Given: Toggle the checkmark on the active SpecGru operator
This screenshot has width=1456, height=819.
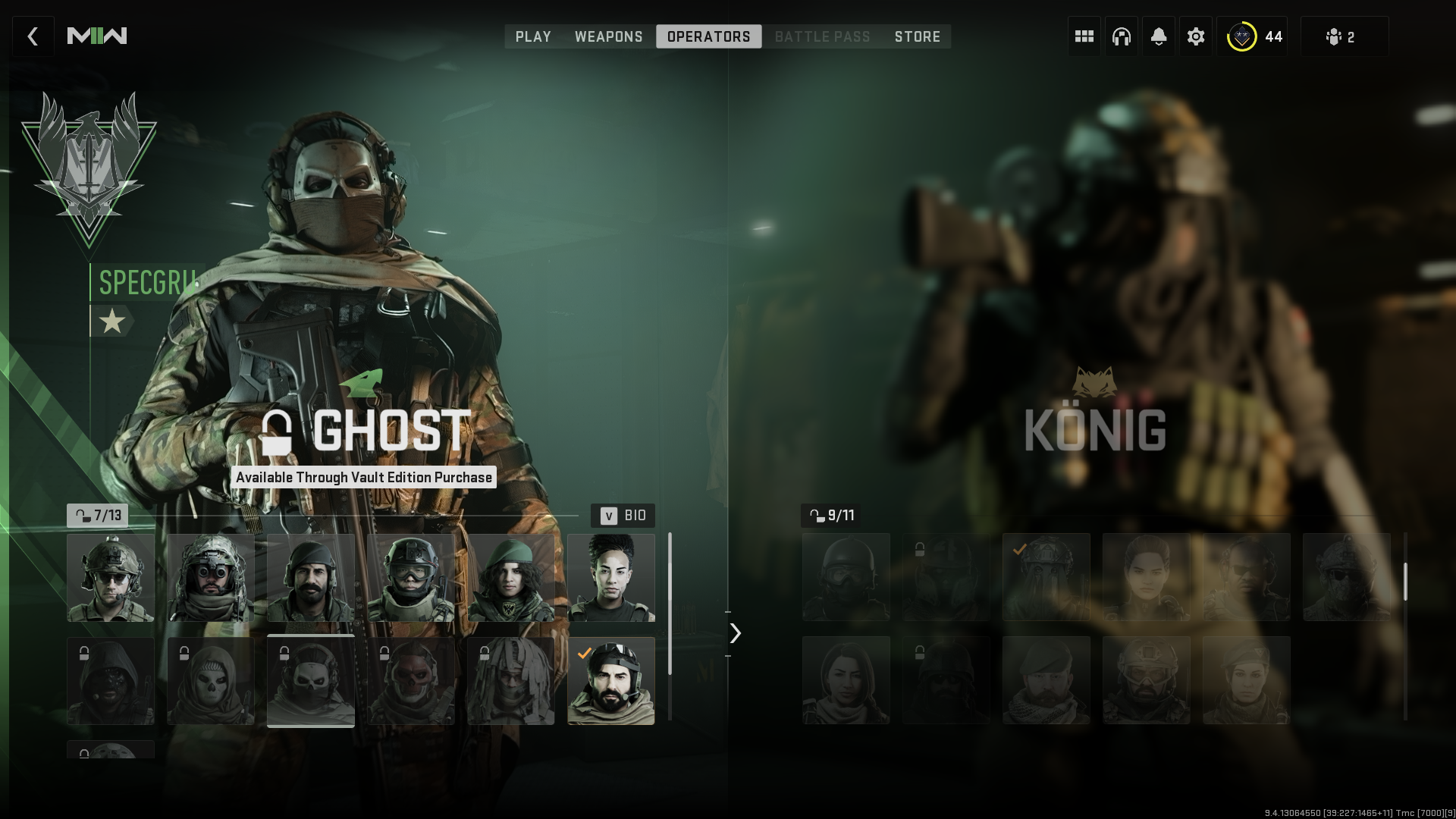Looking at the screenshot, I should click(x=584, y=654).
